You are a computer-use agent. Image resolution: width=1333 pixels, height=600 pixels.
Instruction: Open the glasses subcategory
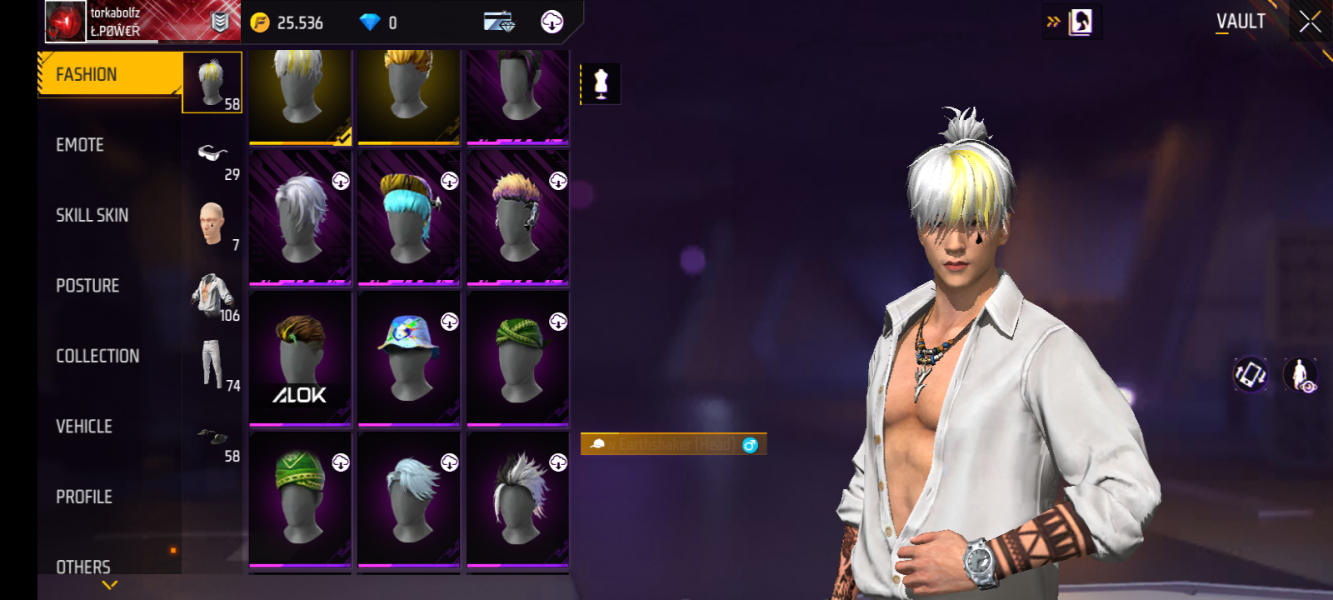(x=213, y=154)
